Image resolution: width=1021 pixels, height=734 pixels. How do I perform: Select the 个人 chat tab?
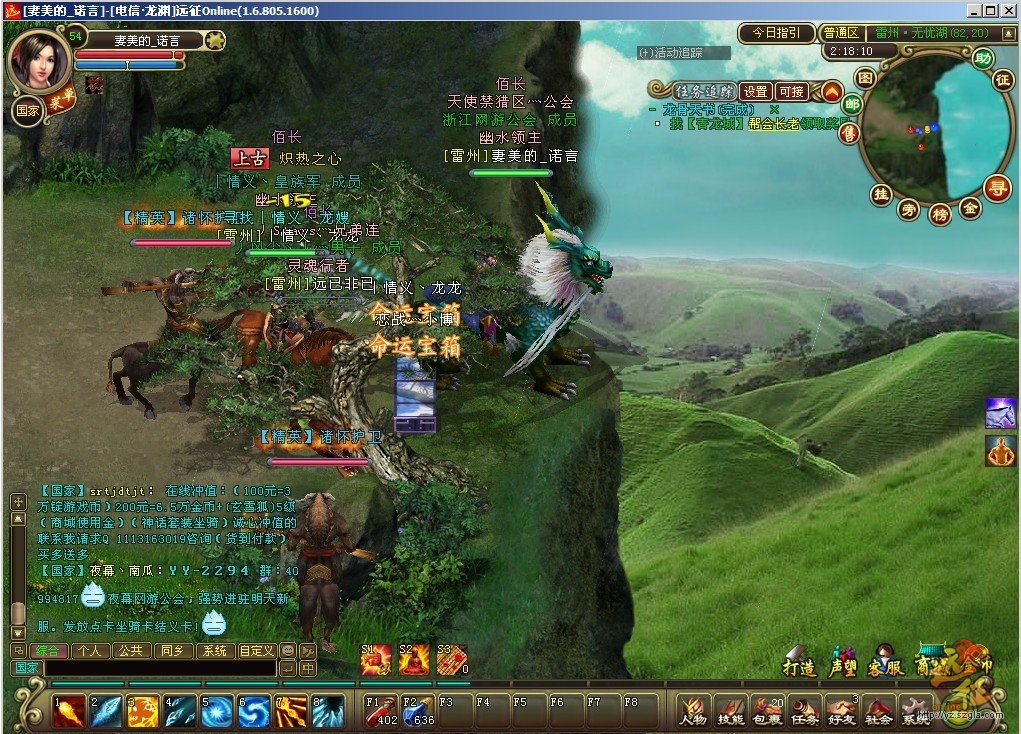point(92,650)
